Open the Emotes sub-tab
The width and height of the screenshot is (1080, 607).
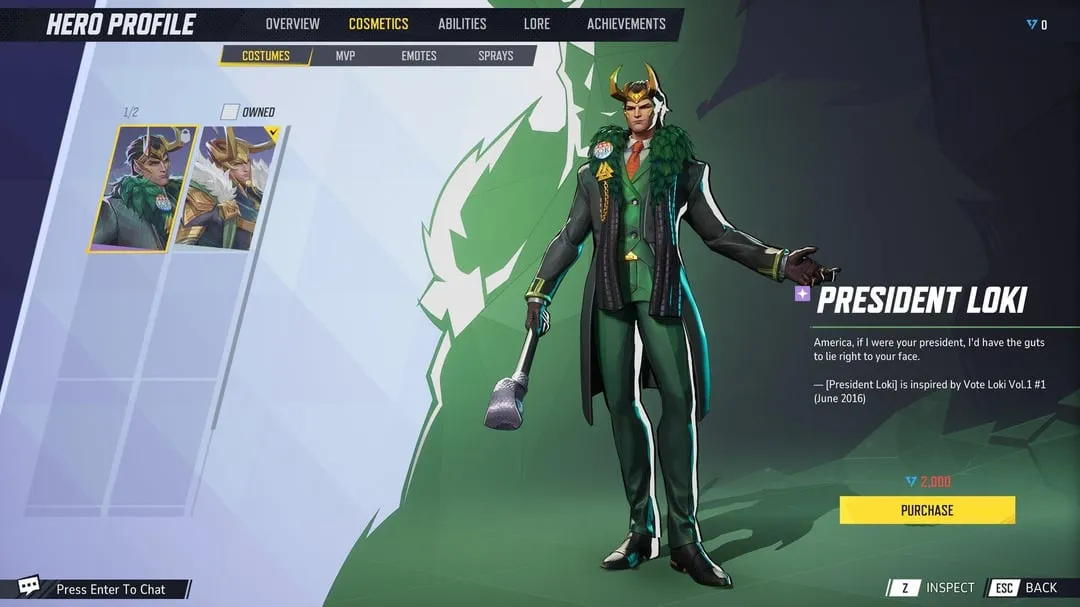419,56
